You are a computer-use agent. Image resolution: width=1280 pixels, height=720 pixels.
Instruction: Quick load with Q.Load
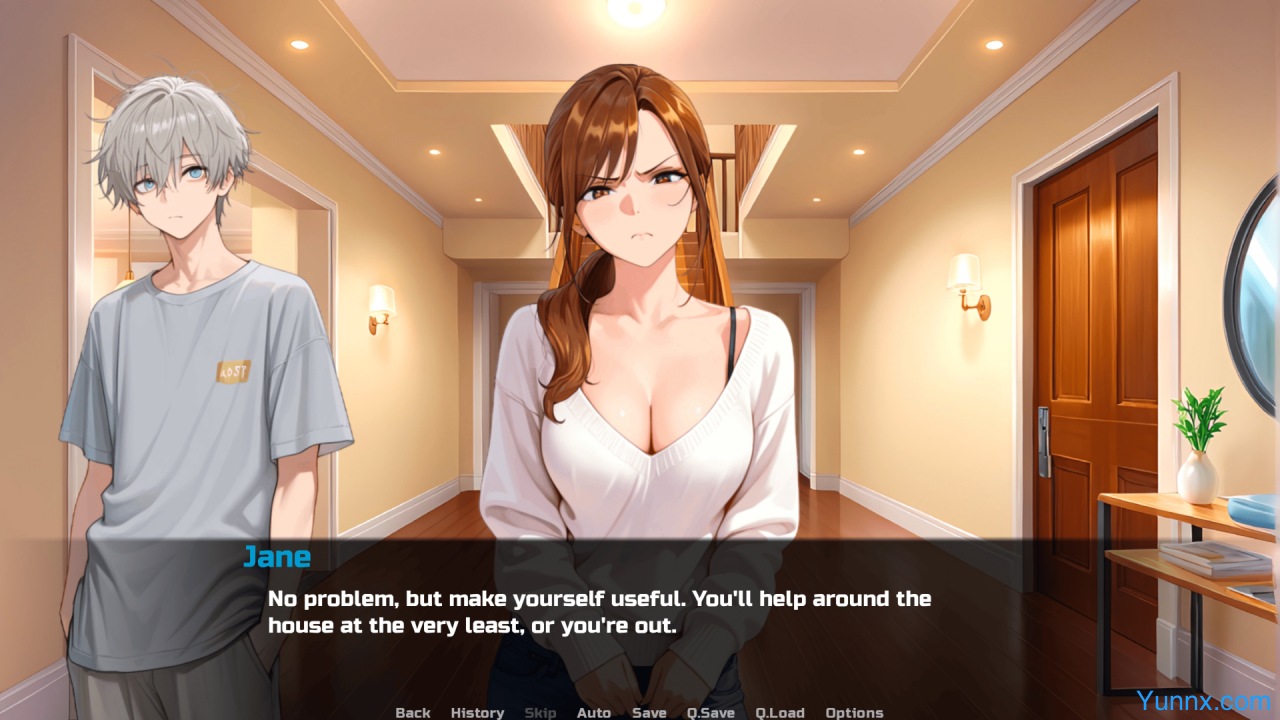click(x=780, y=712)
